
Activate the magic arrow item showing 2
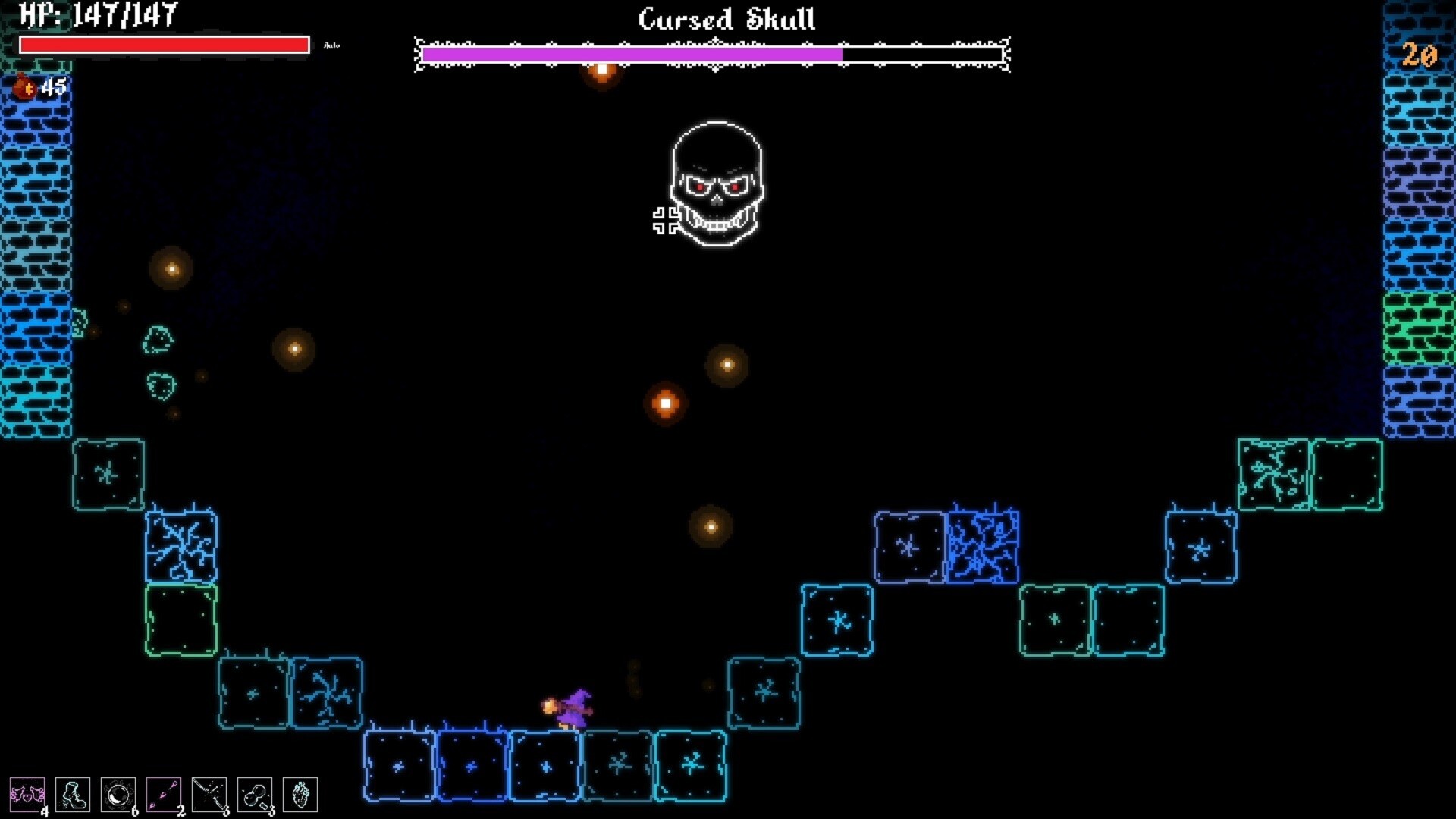(x=164, y=794)
